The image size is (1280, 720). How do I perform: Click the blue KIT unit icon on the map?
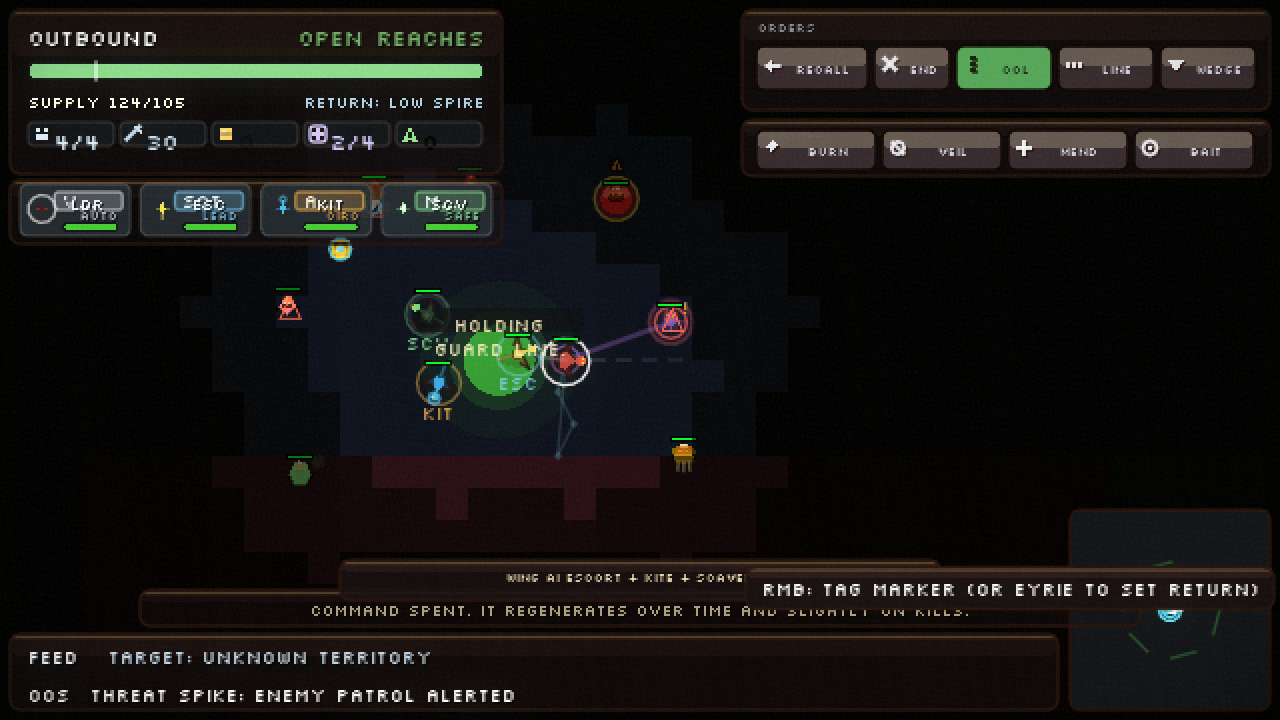coord(437,384)
